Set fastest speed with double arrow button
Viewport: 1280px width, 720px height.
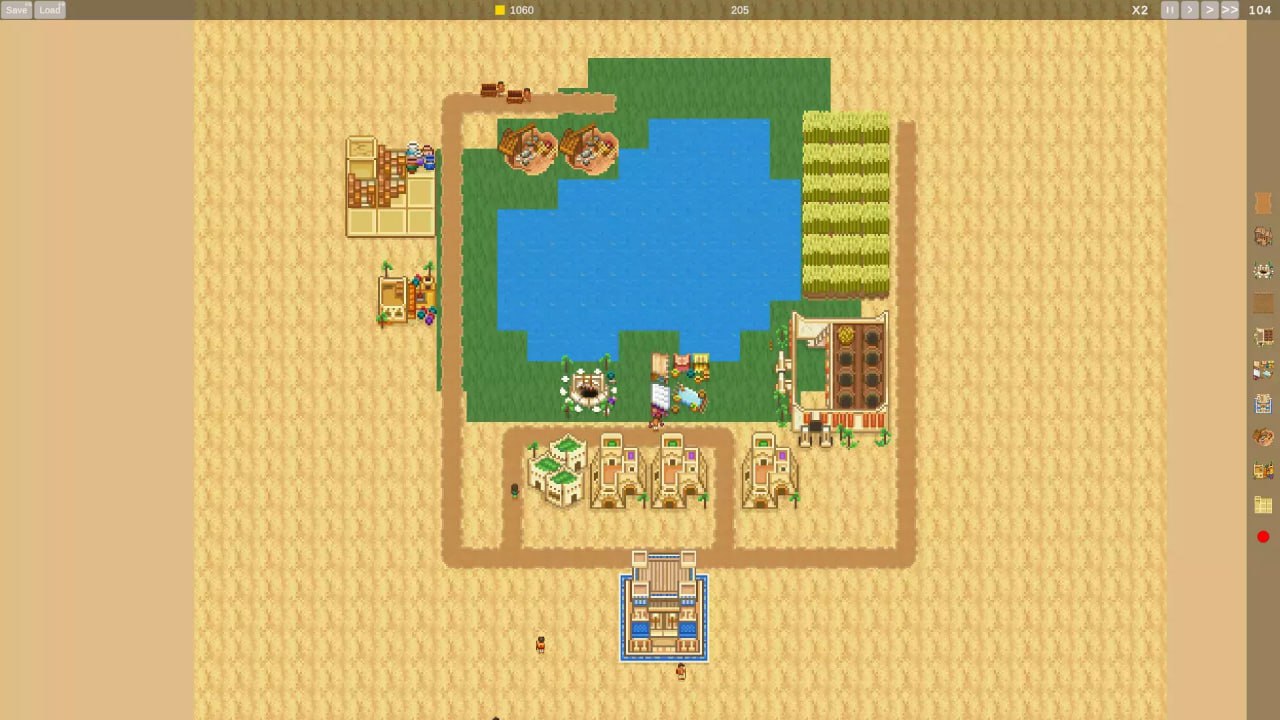coord(1230,9)
